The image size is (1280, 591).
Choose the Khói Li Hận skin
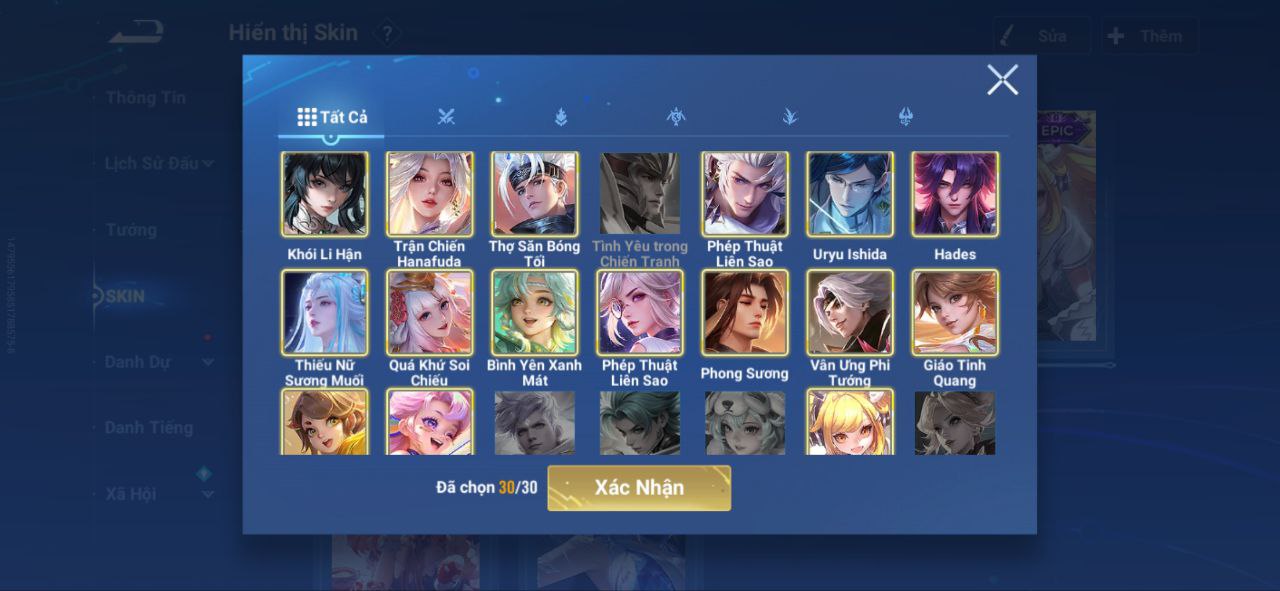[324, 194]
